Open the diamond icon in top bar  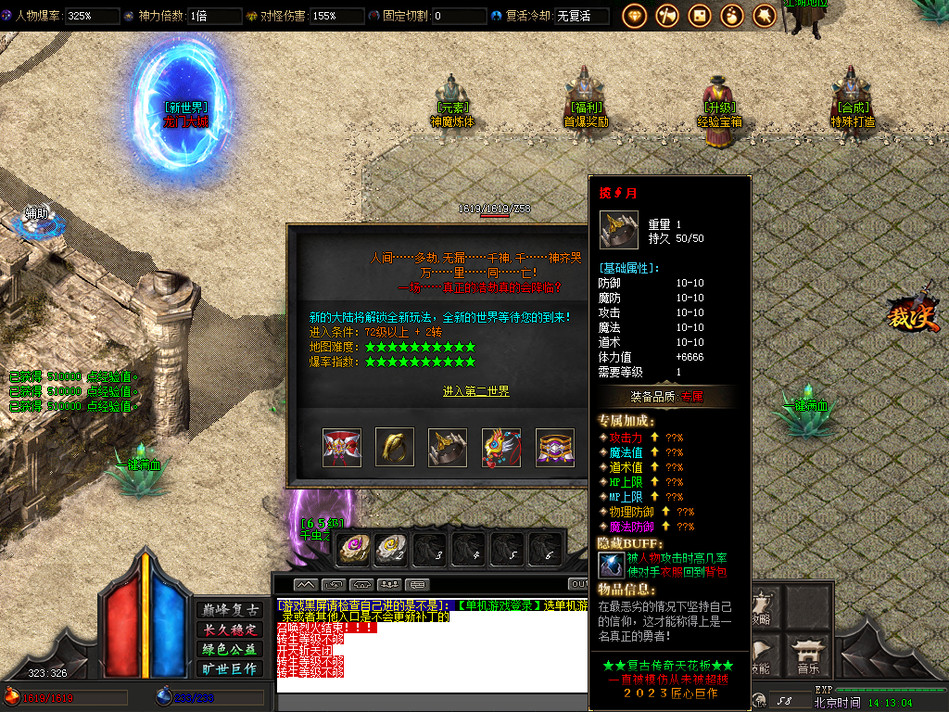634,16
